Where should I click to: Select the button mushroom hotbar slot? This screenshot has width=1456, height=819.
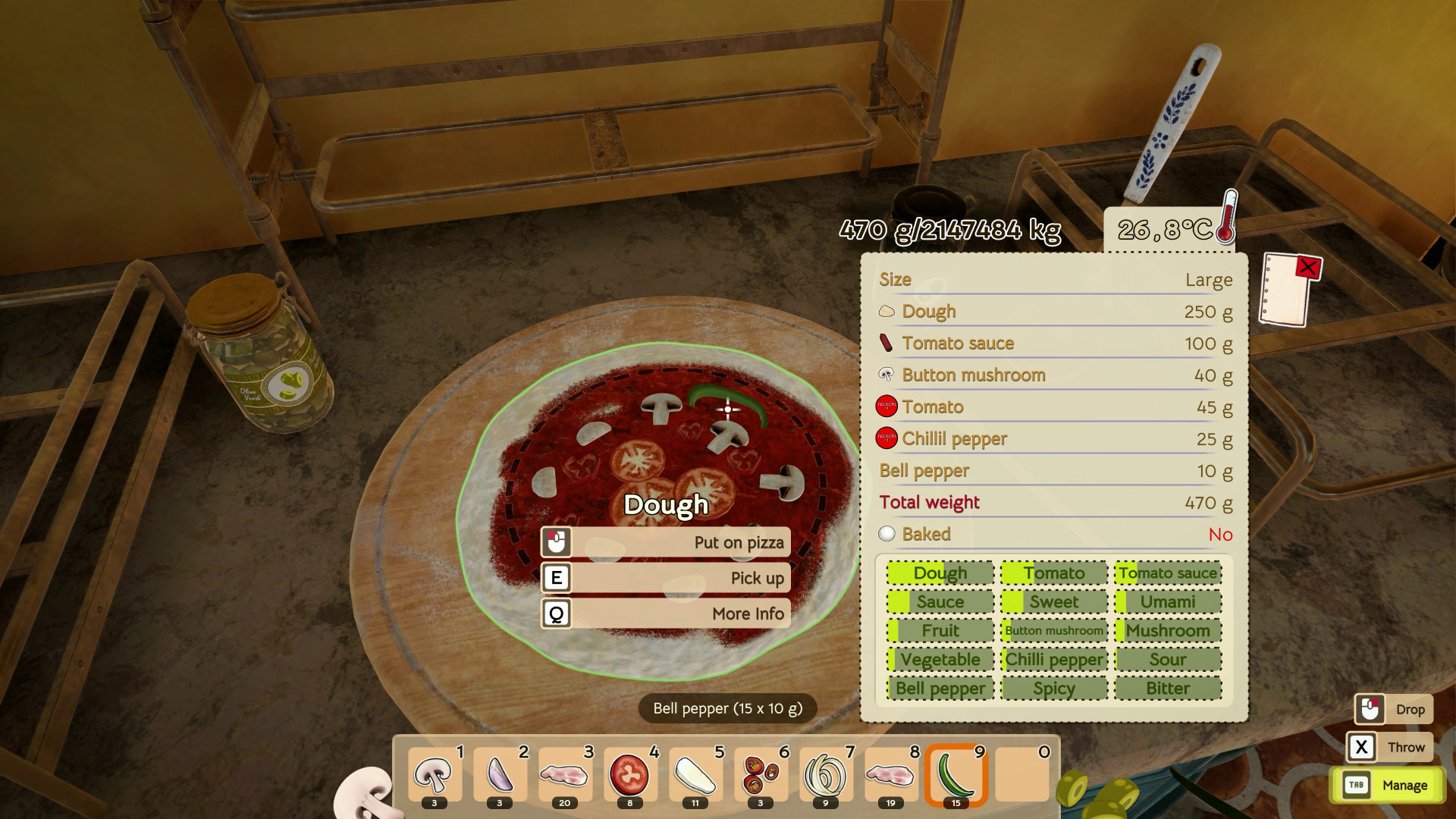[x=435, y=776]
